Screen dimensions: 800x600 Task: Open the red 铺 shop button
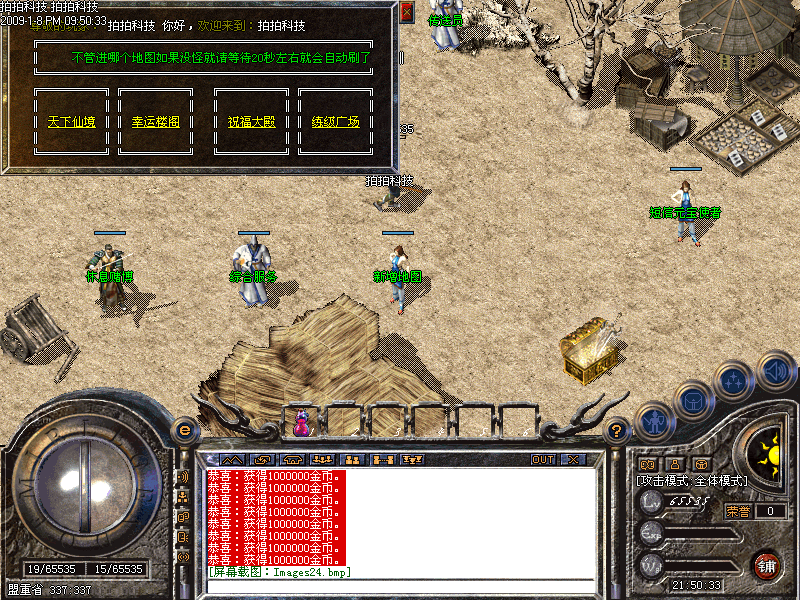[767, 564]
